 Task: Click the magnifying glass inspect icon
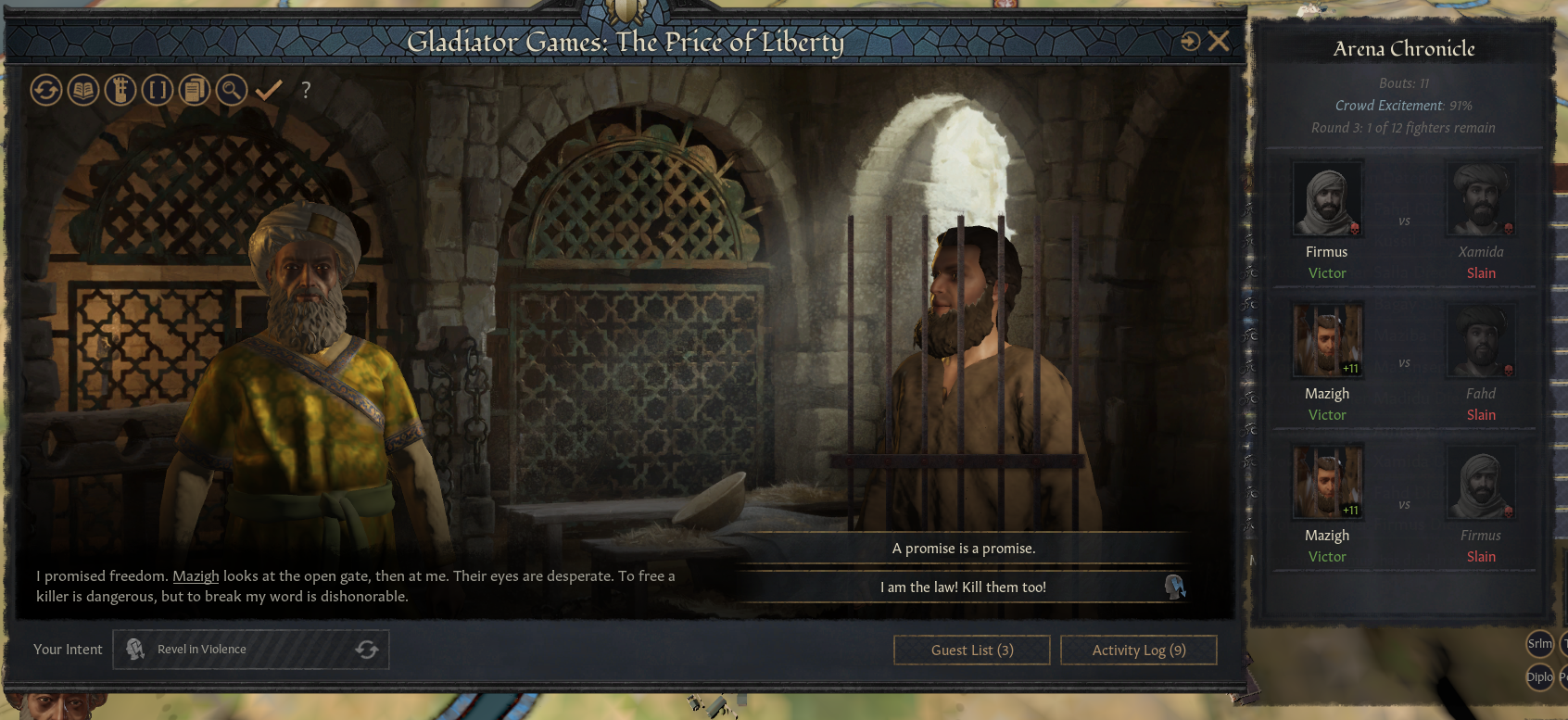[232, 90]
